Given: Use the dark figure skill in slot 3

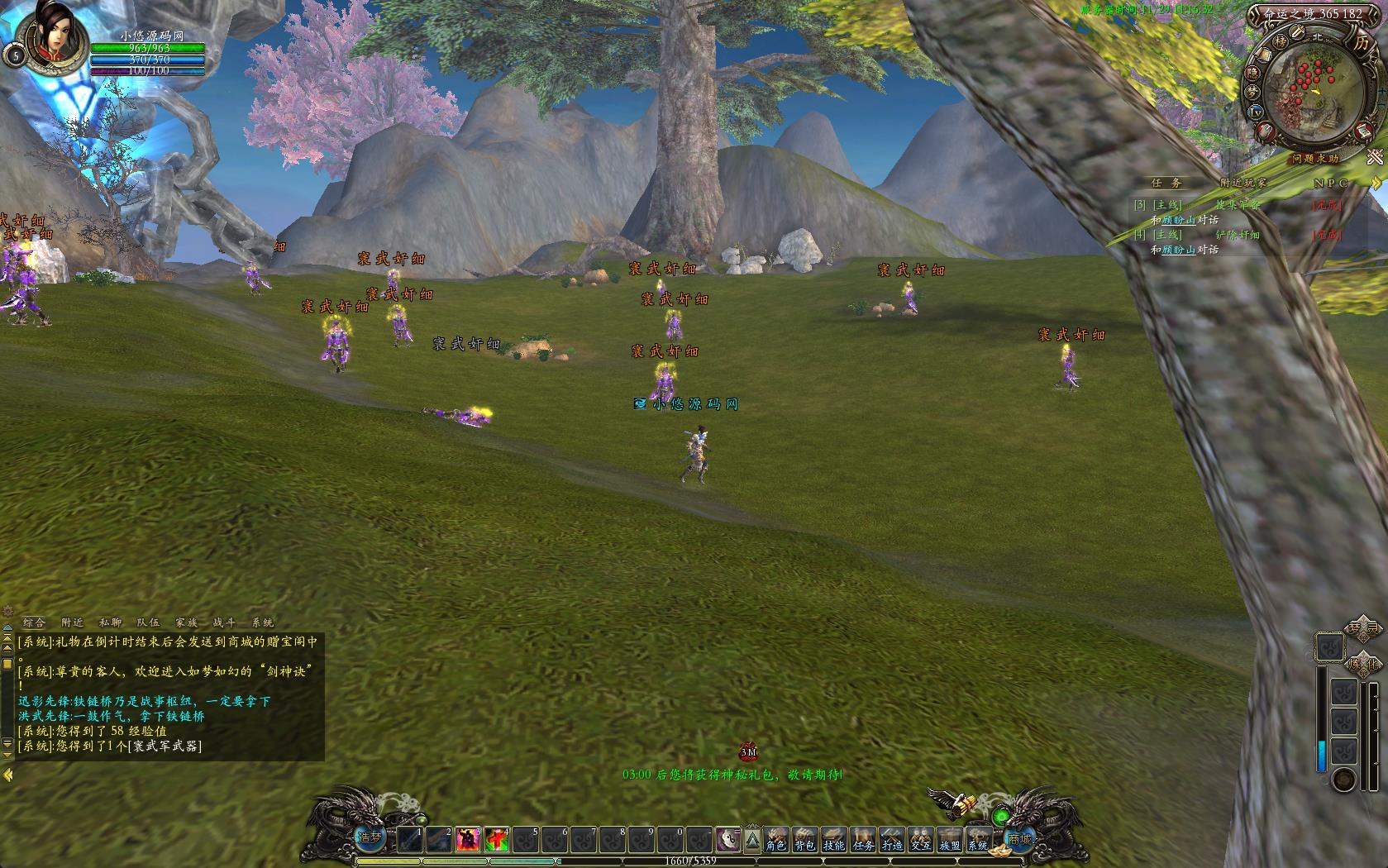Looking at the screenshot, I should 468,839.
